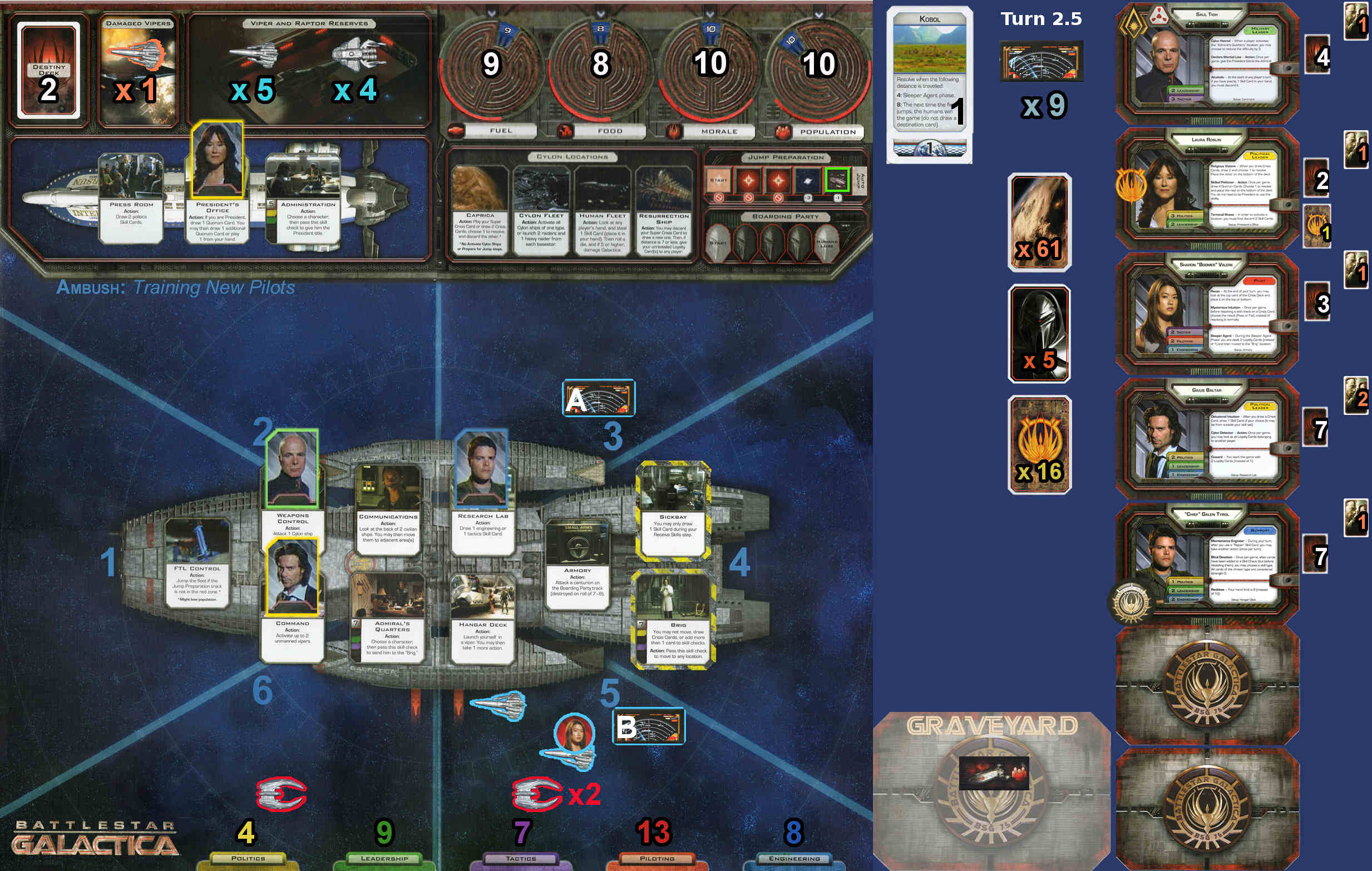
Task: Pick the Caprica Cylon location
Action: click(479, 211)
